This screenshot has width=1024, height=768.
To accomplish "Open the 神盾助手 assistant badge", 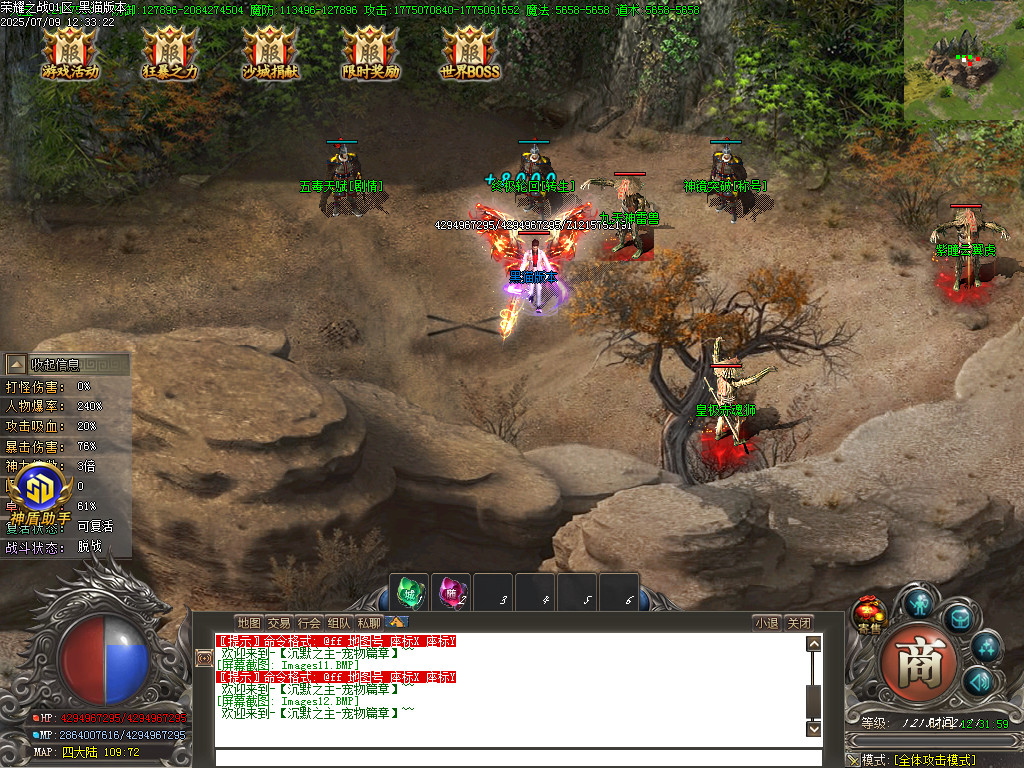I will 40,494.
